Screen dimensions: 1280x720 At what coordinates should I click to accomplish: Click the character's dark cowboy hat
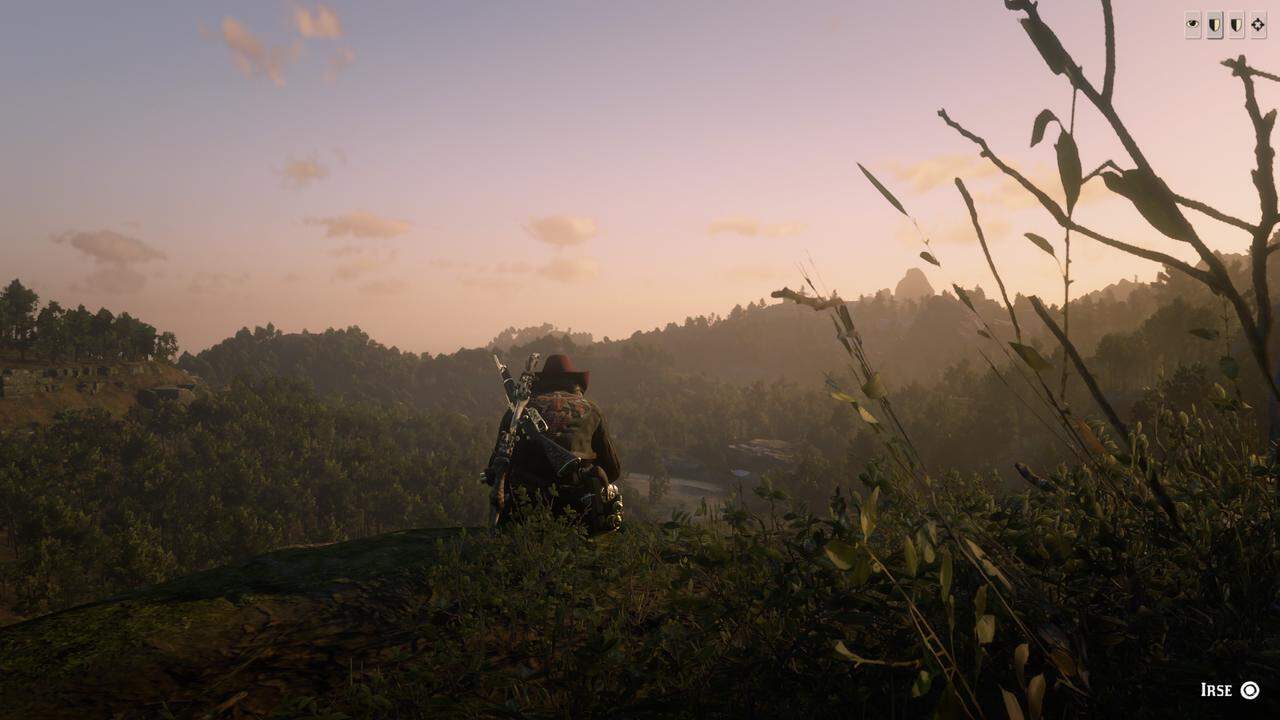563,372
